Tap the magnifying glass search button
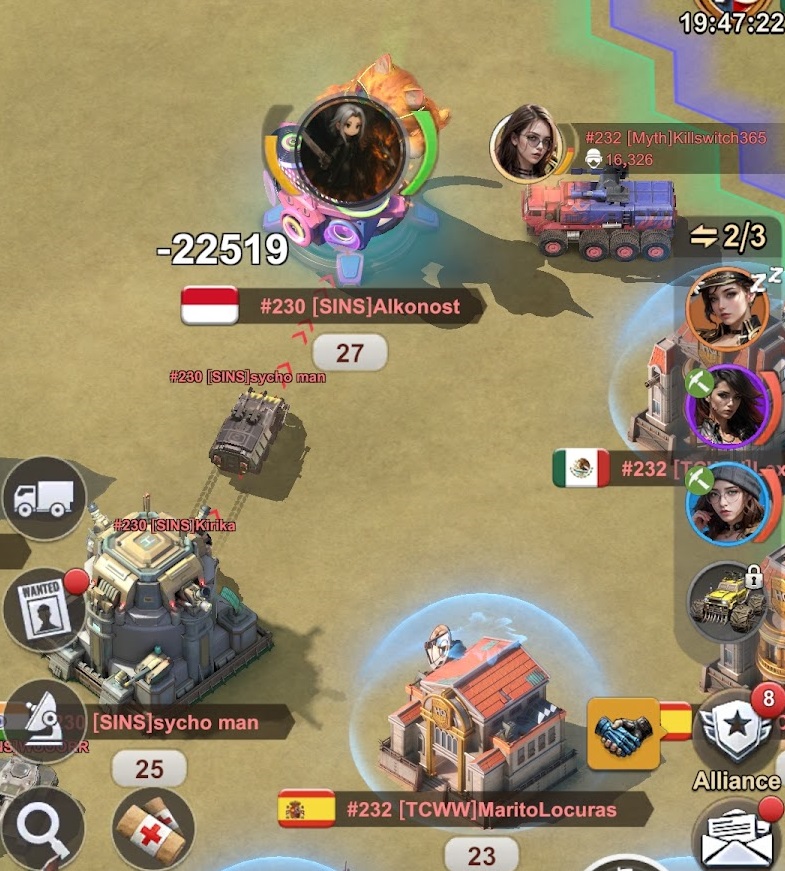785x871 pixels. (41, 829)
